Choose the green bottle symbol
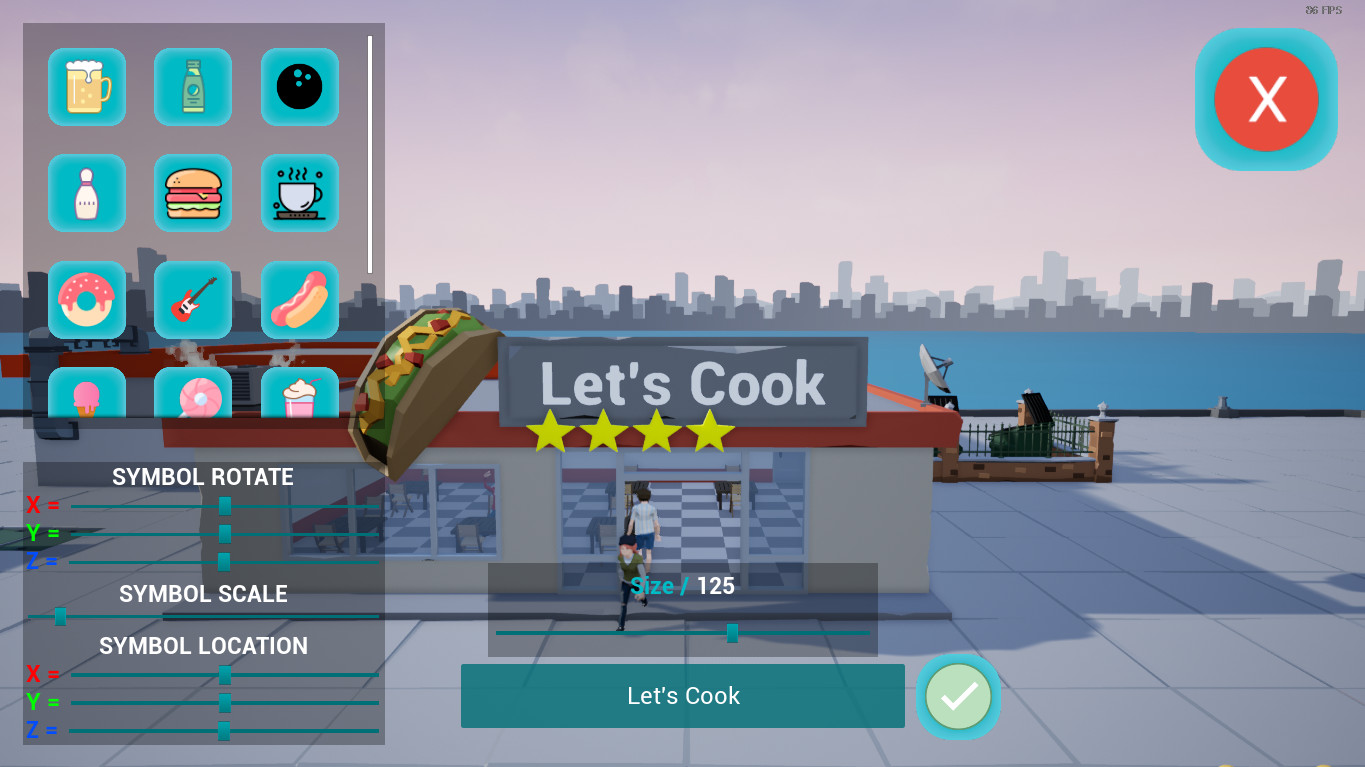The height and width of the screenshot is (767, 1365). (192, 87)
